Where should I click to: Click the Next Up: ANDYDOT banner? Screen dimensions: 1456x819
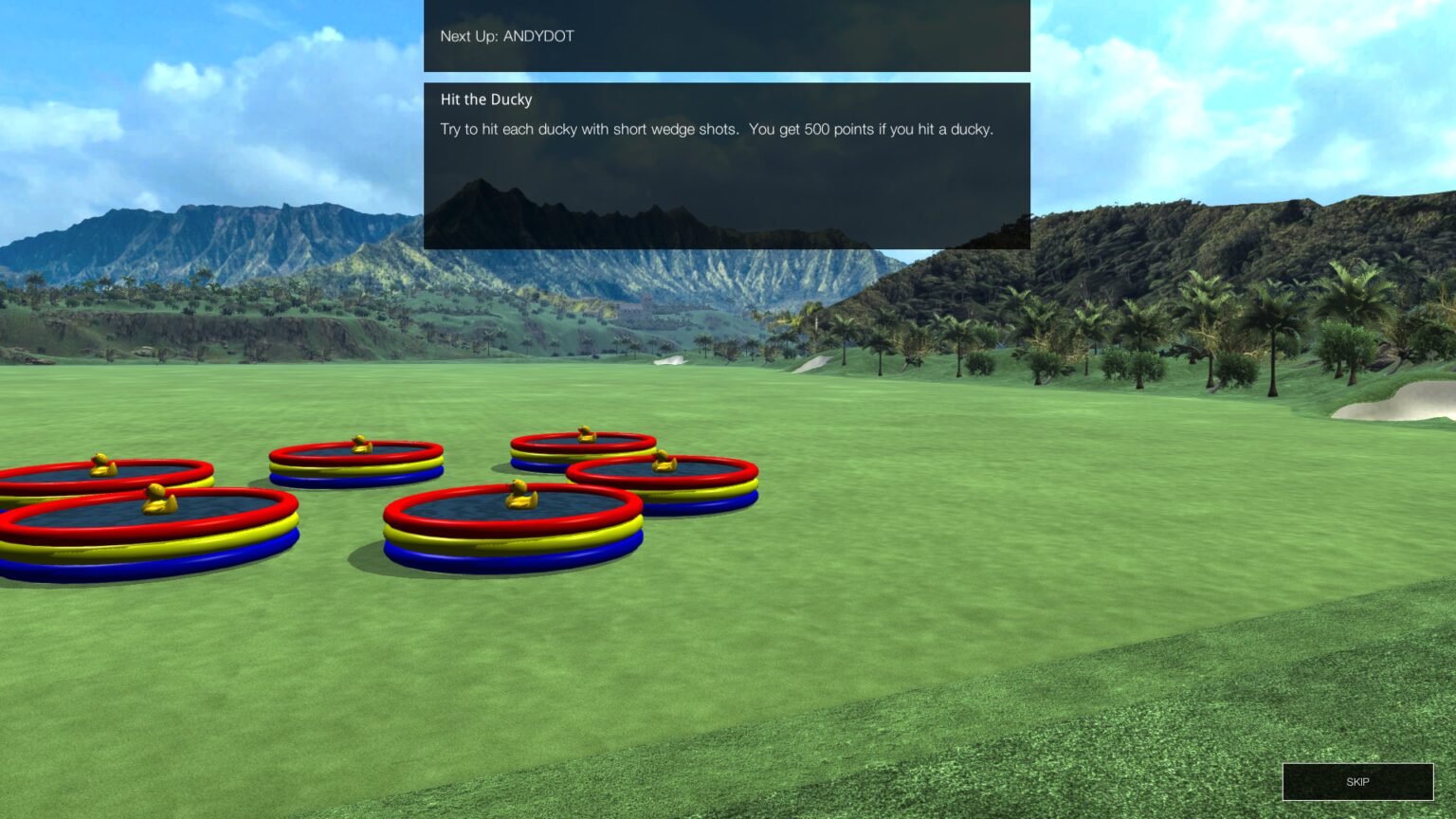[x=725, y=36]
